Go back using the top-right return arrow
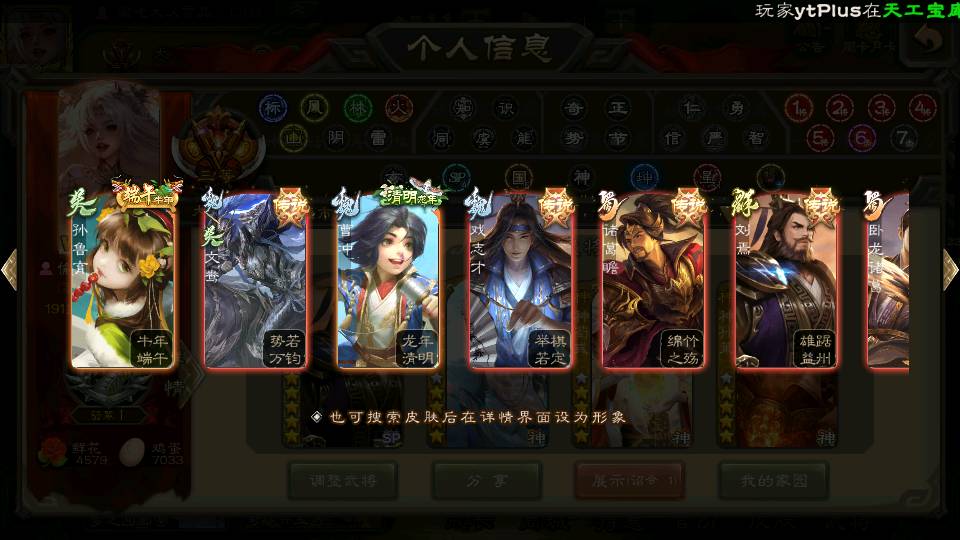The height and width of the screenshot is (540, 960). click(x=930, y=40)
